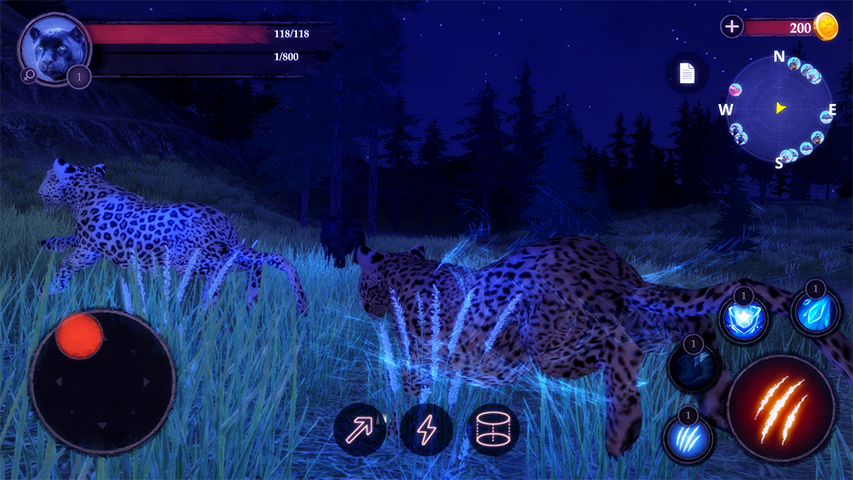
Task: Activate the lightning bolt button
Action: coord(427,430)
